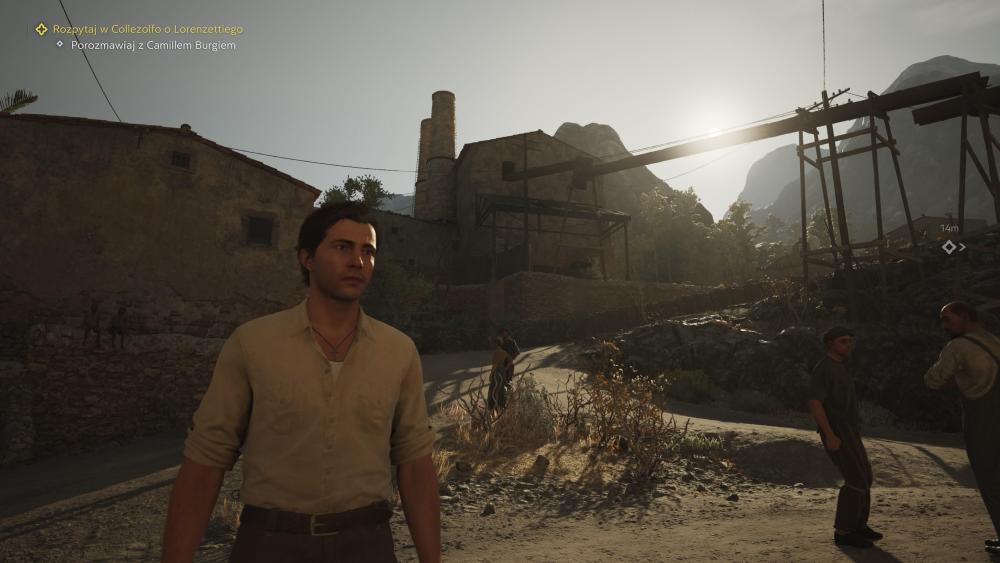Select the quest "Rozpytaj w Collezolfo o Lorenzettiego"

click(x=147, y=29)
